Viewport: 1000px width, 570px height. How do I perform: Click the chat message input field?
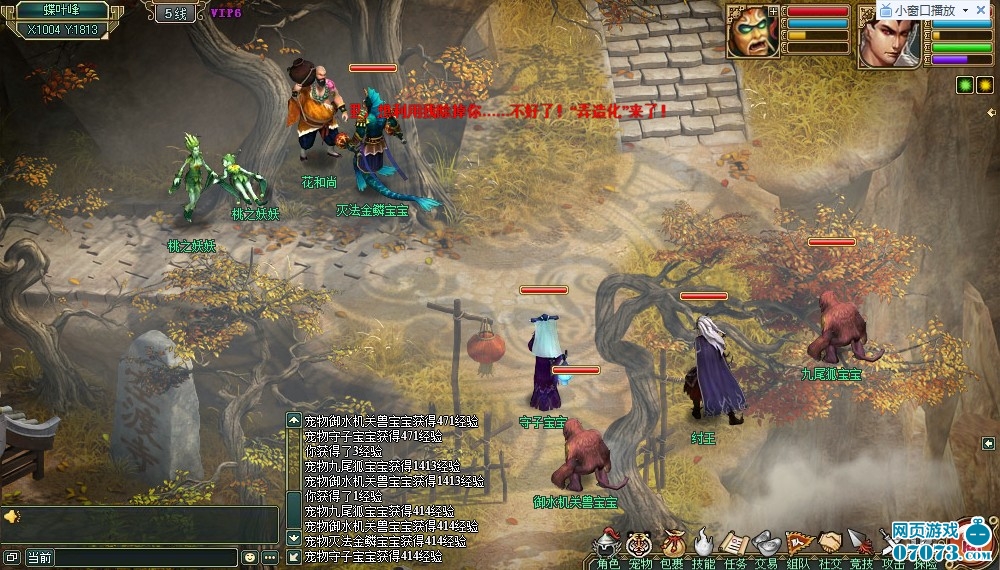click(145, 557)
